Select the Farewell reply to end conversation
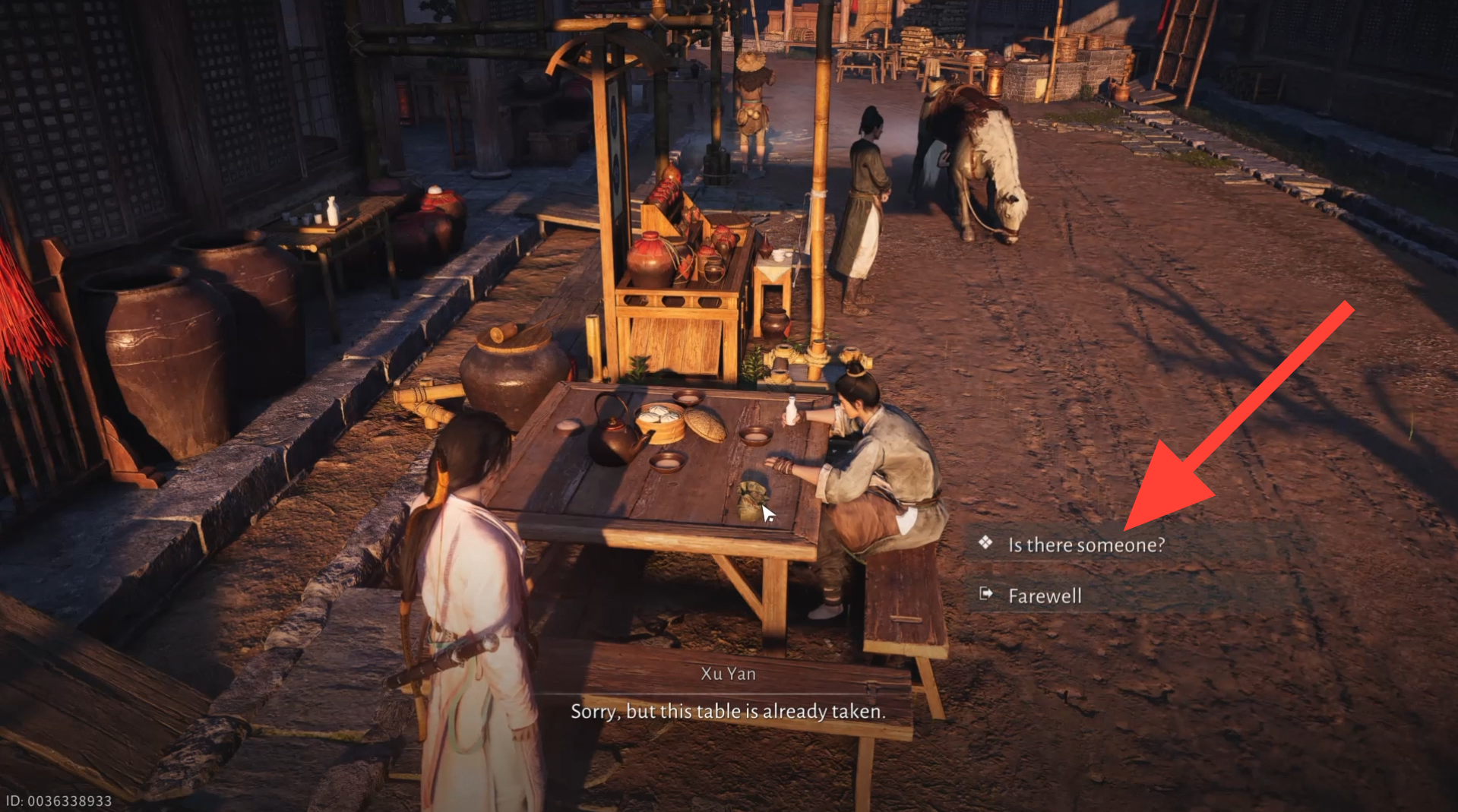 click(x=1044, y=596)
